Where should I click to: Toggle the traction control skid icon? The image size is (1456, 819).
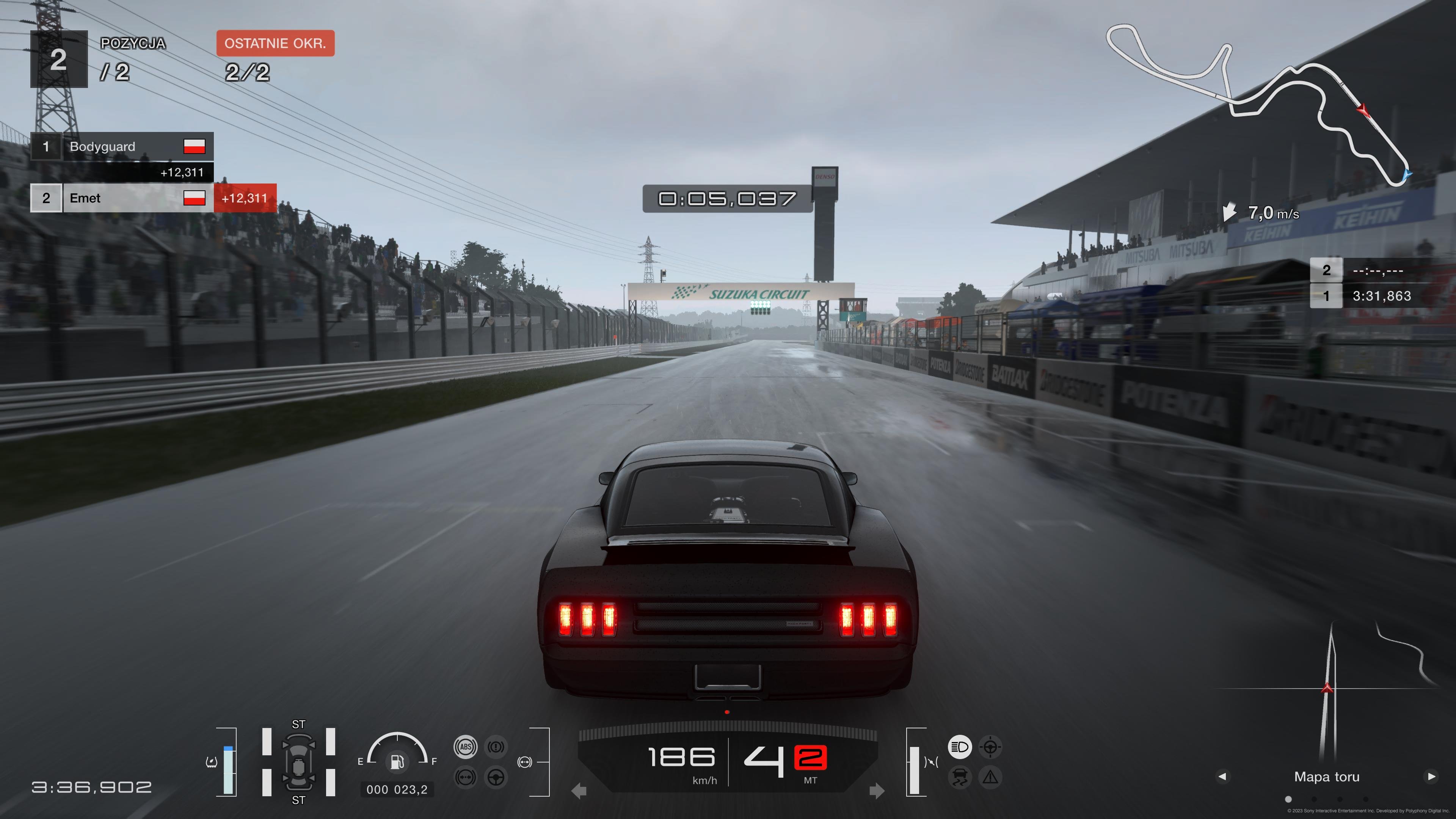click(959, 778)
